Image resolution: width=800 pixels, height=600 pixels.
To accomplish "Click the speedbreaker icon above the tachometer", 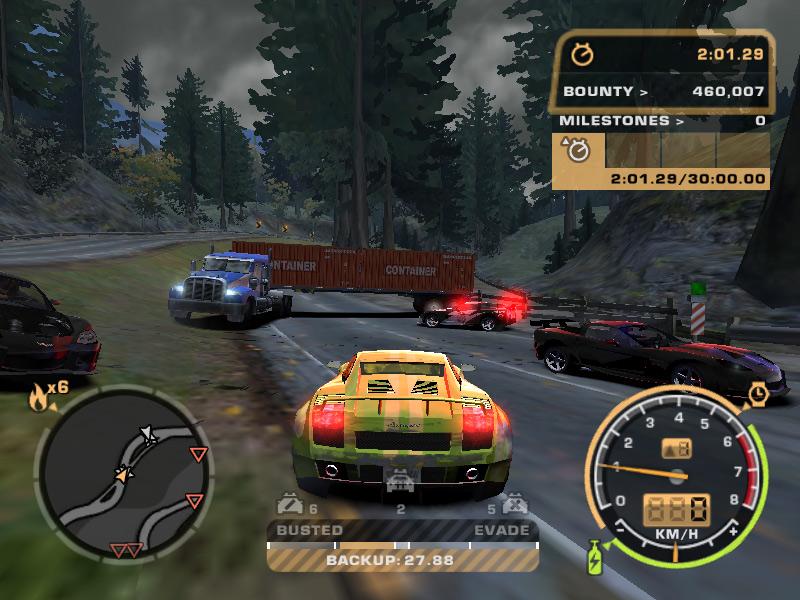I will coord(758,394).
